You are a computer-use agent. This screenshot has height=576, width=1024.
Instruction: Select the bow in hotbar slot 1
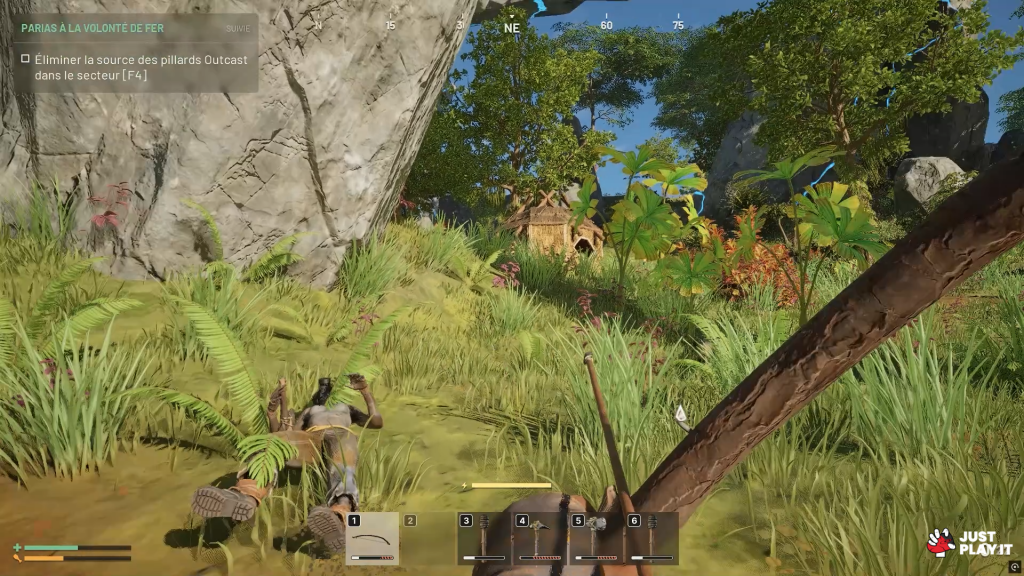372,539
